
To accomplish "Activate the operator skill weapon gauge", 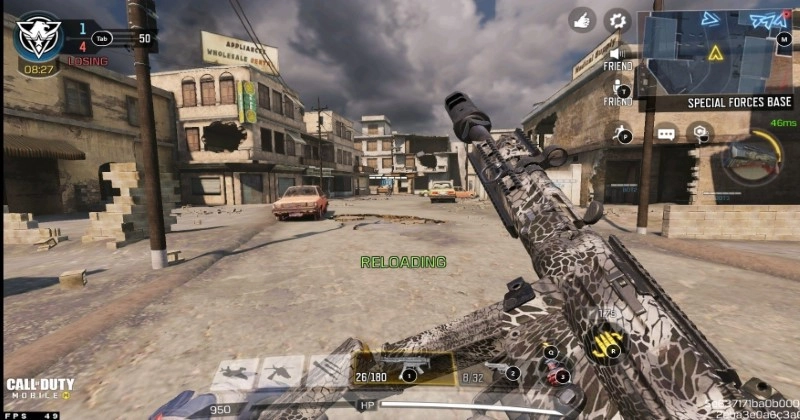I will [750, 158].
